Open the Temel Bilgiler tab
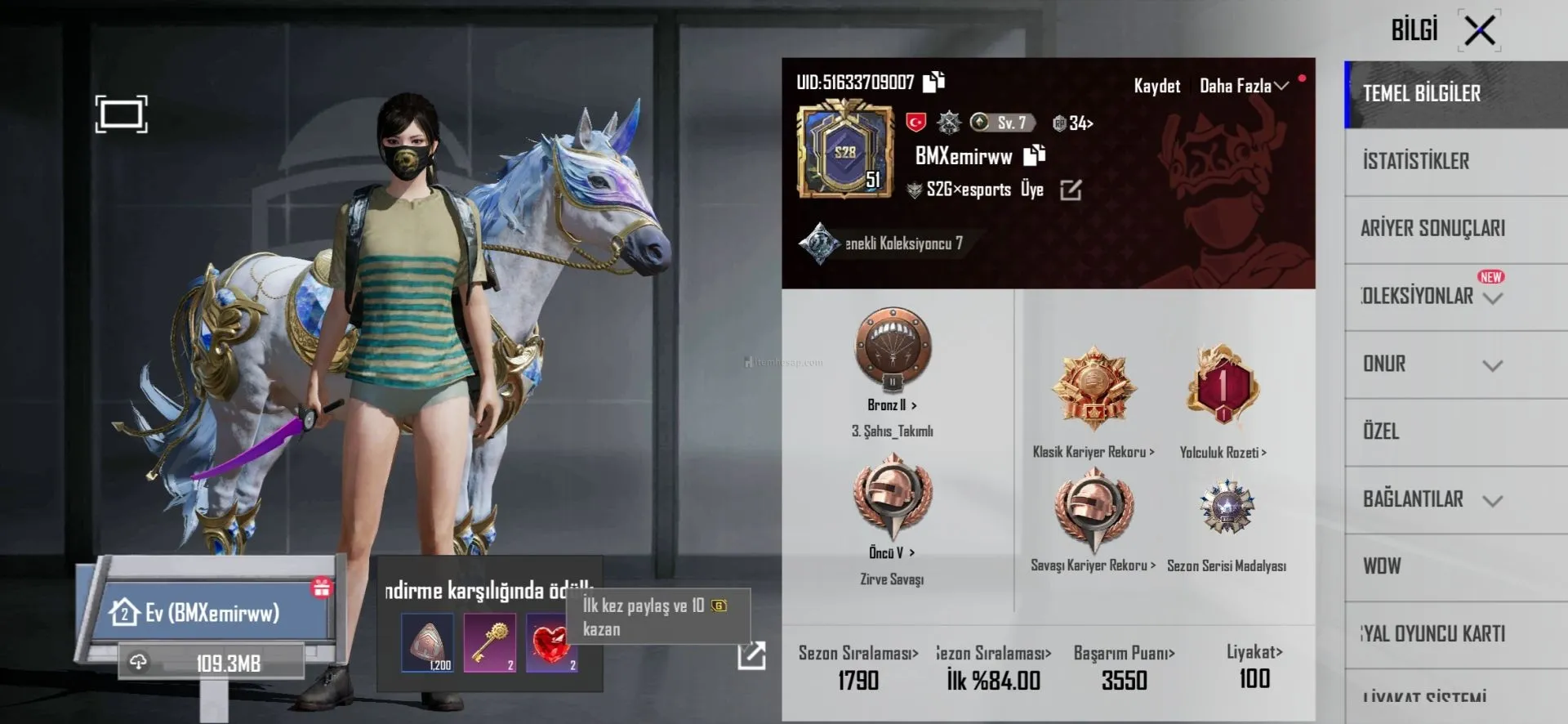 point(1422,94)
